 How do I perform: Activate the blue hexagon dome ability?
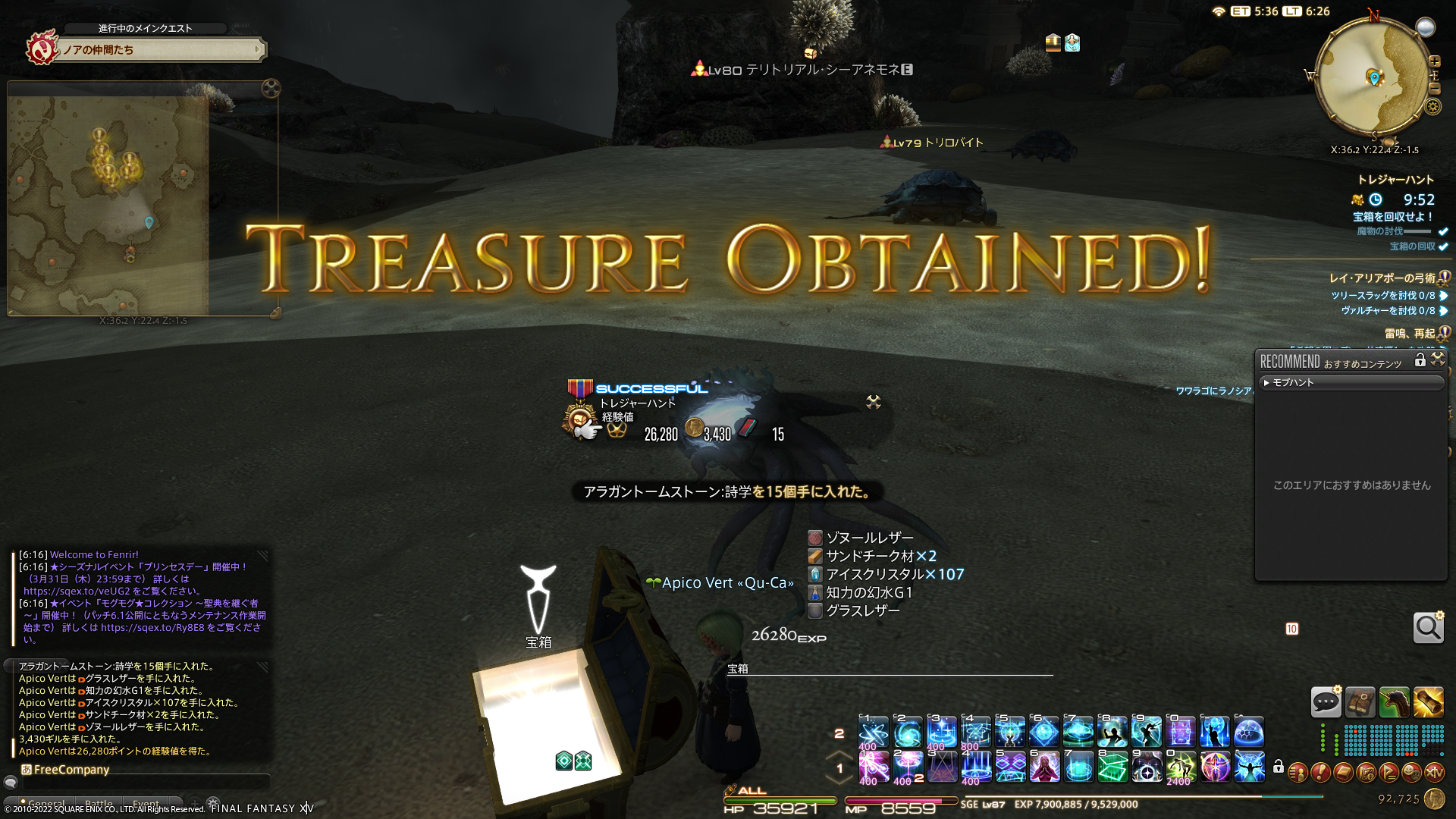click(1248, 733)
